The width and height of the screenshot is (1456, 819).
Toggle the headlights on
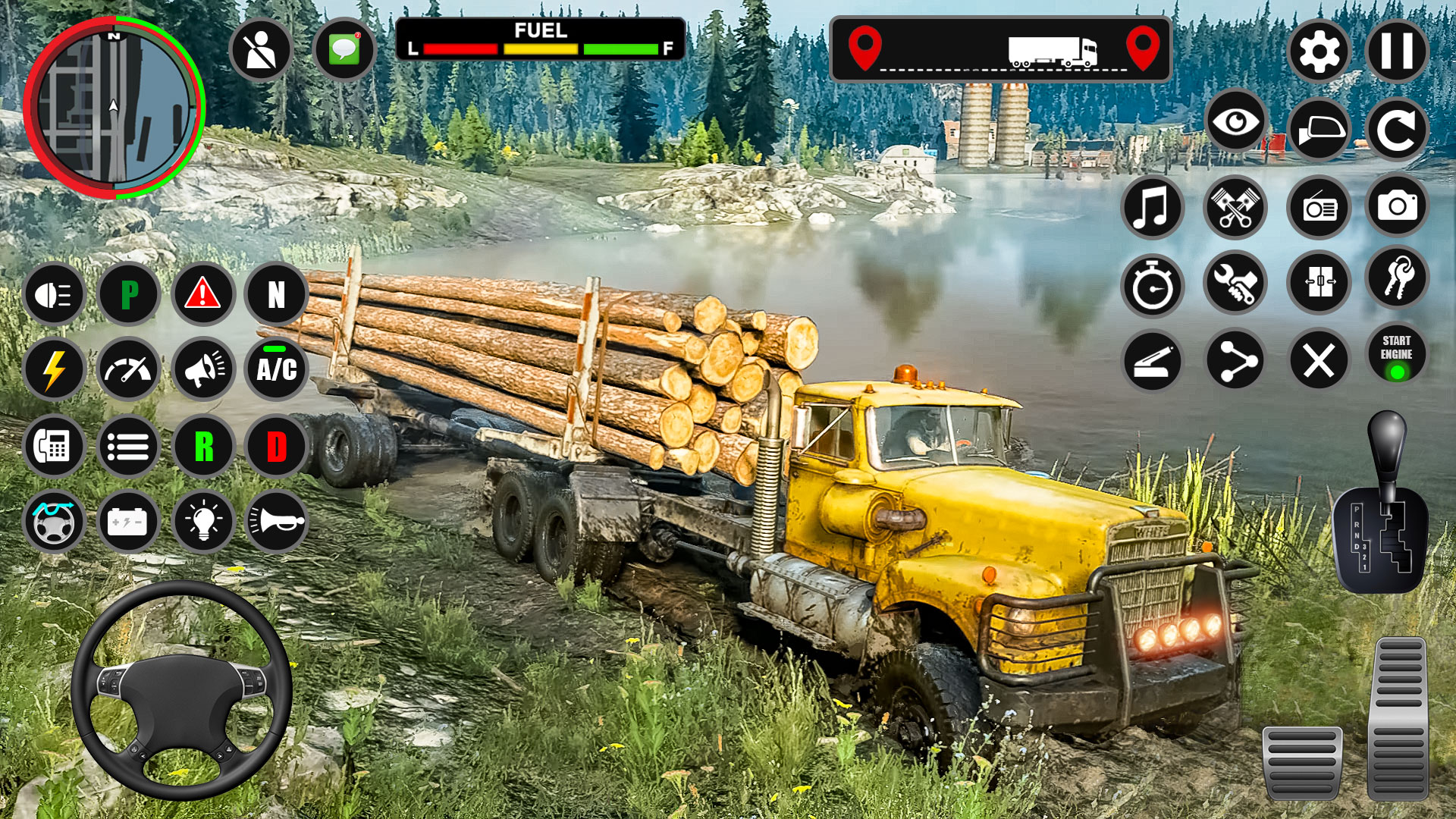tap(53, 294)
